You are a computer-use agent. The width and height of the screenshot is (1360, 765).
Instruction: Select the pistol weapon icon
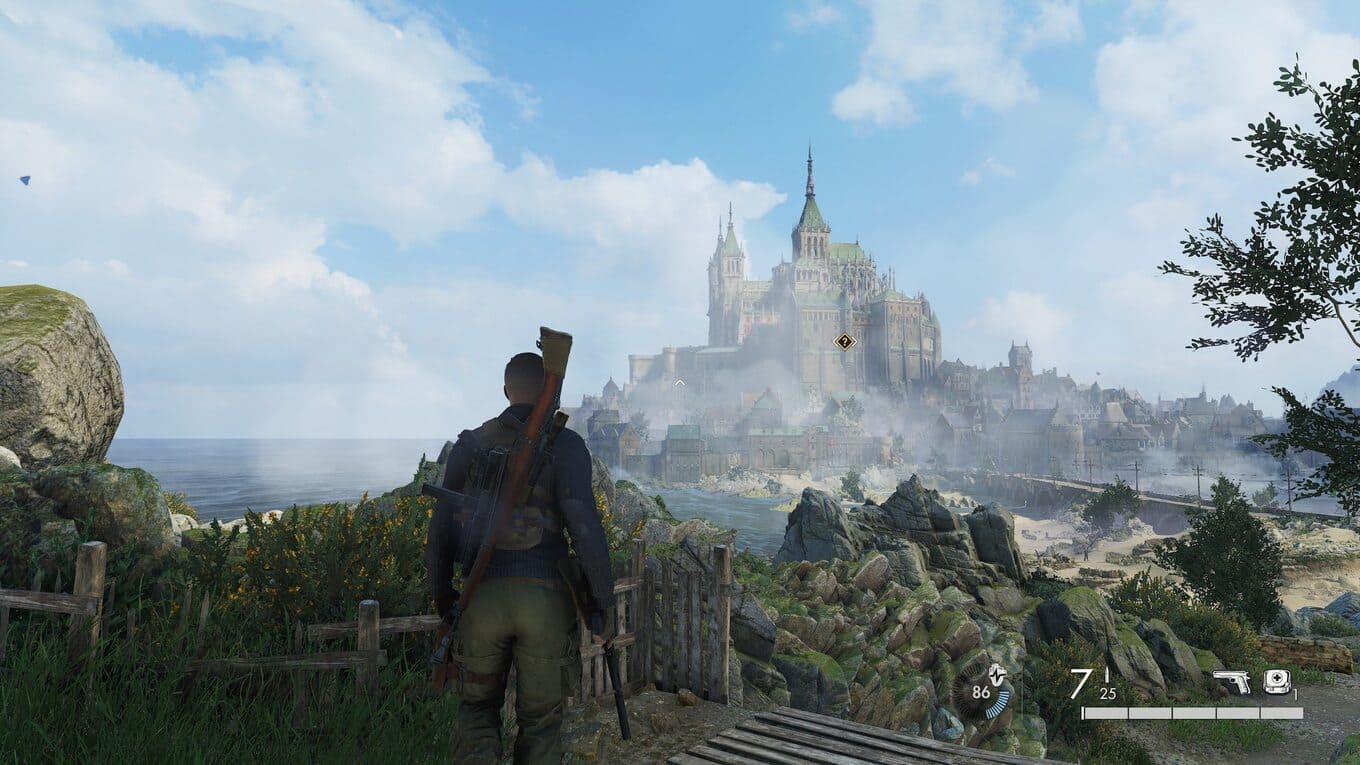coord(1231,683)
